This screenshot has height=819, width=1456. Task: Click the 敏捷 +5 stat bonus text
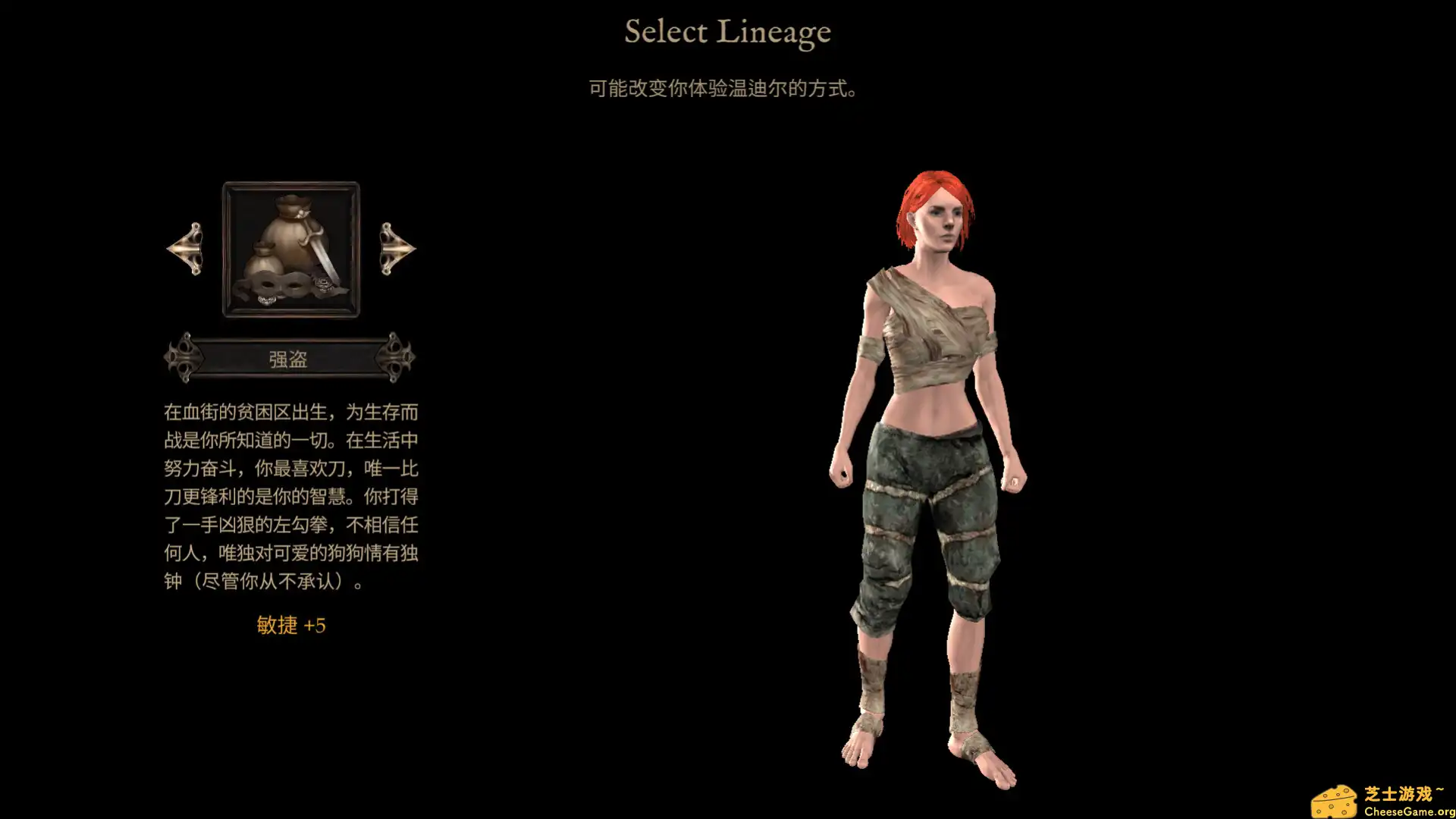pyautogui.click(x=290, y=625)
